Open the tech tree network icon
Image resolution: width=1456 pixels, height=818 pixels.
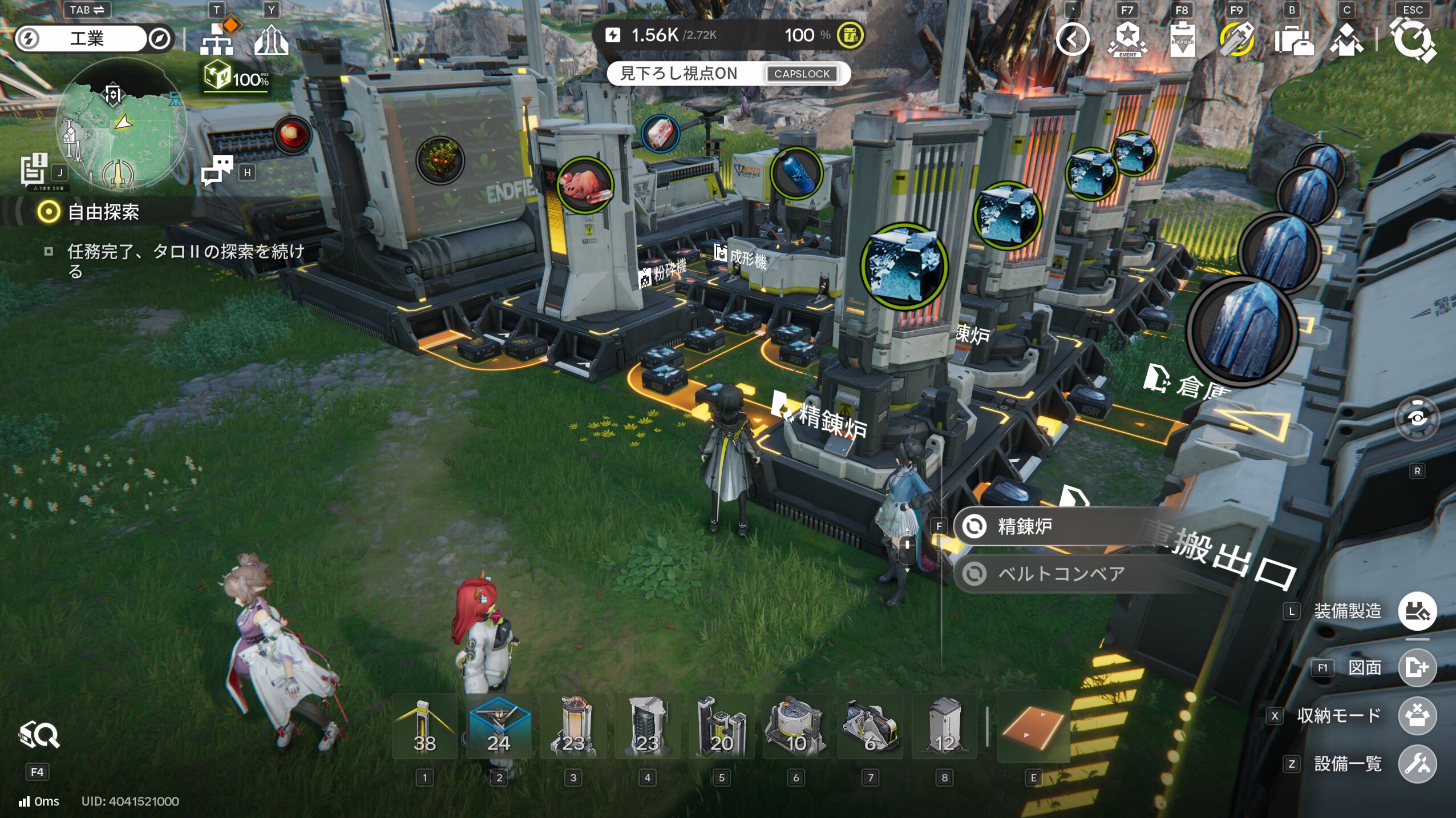(217, 38)
